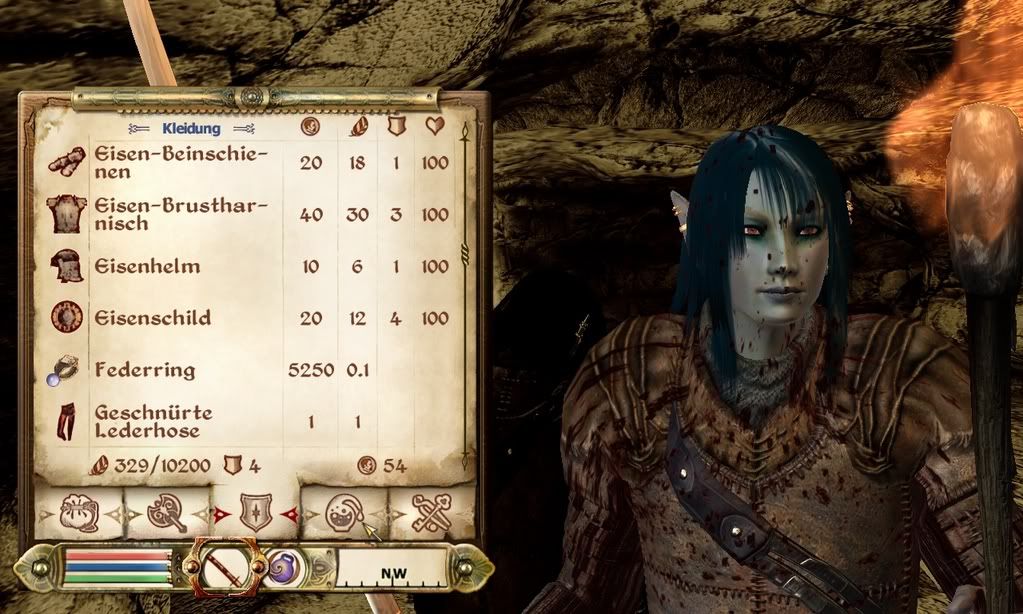Sort the list by the Kleidung name header
The image size is (1023, 614).
(x=191, y=128)
